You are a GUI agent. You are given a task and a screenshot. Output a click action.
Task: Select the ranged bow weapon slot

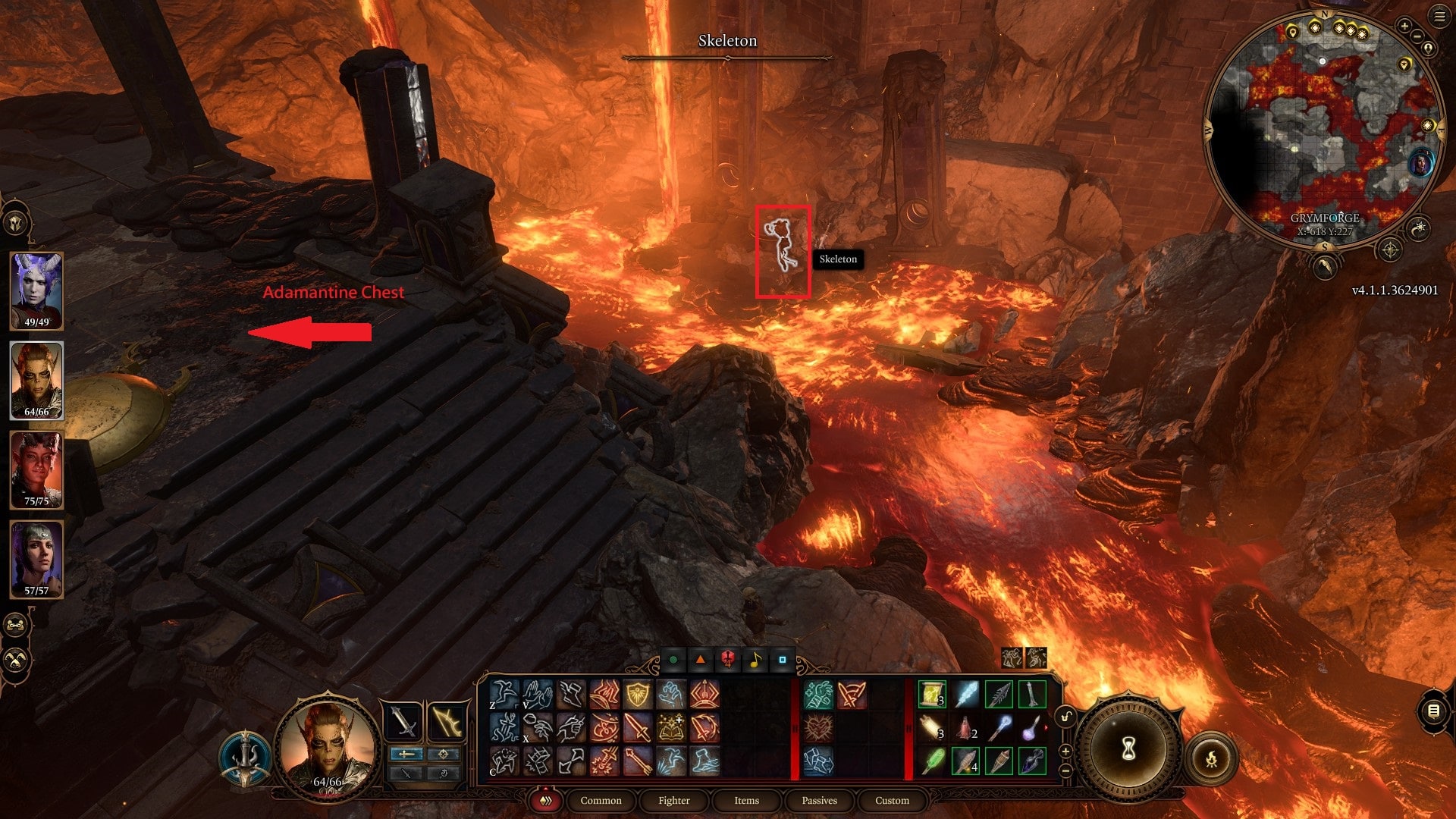pos(447,723)
